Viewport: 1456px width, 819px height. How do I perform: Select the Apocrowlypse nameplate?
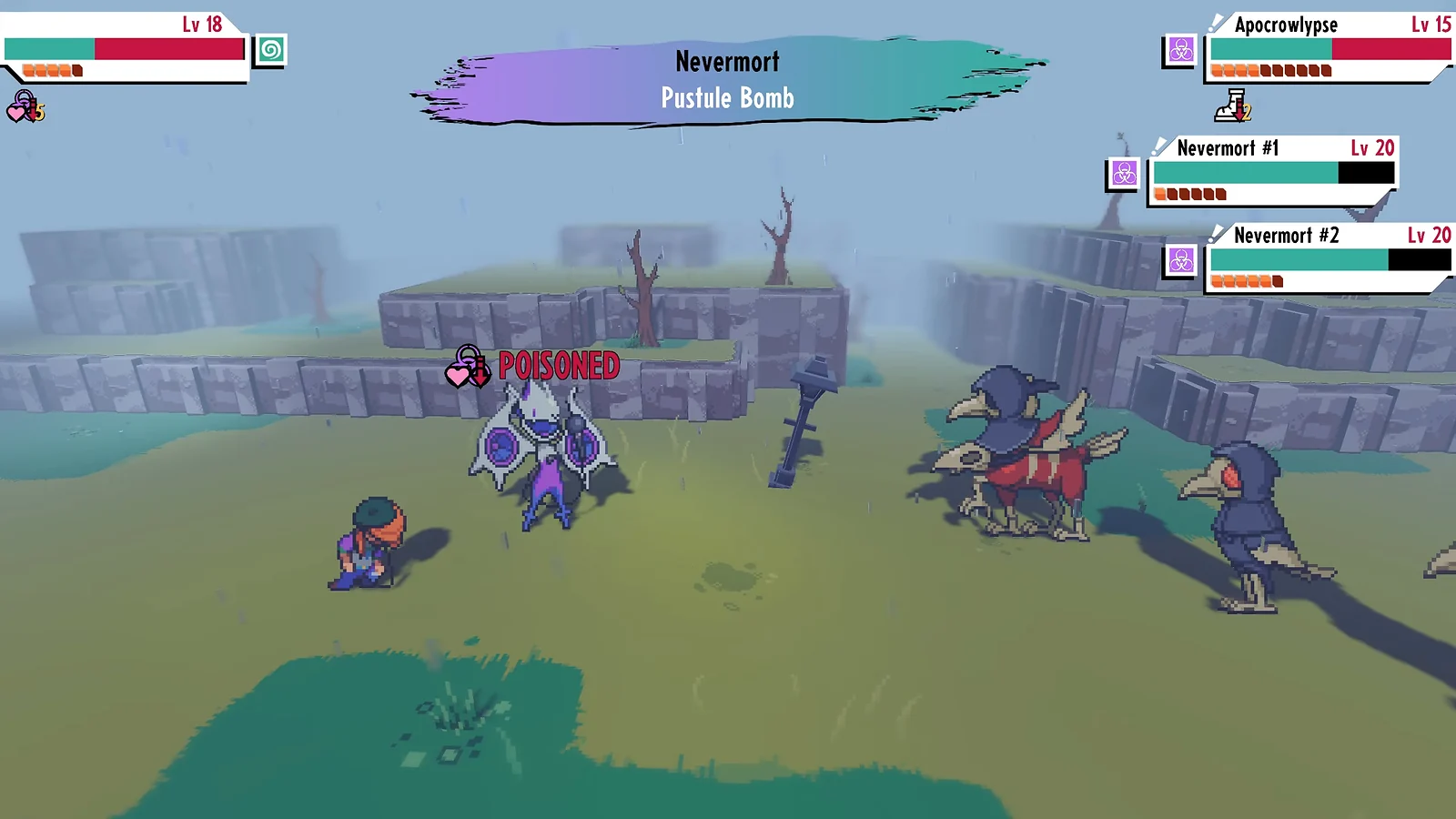coord(1285,25)
